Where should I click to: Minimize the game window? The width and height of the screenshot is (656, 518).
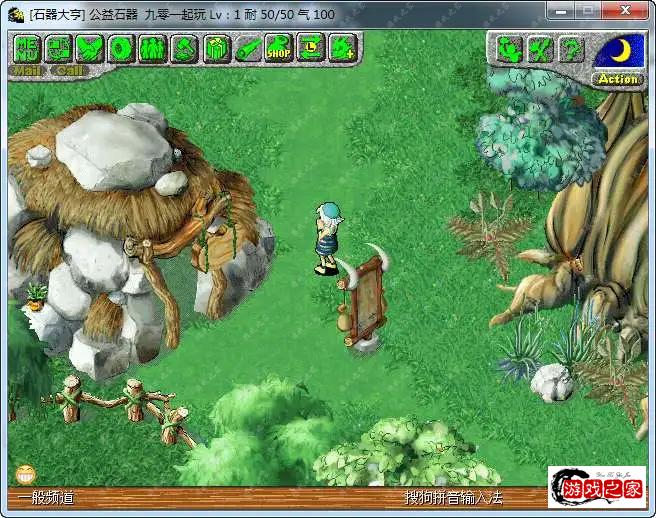pos(561,12)
